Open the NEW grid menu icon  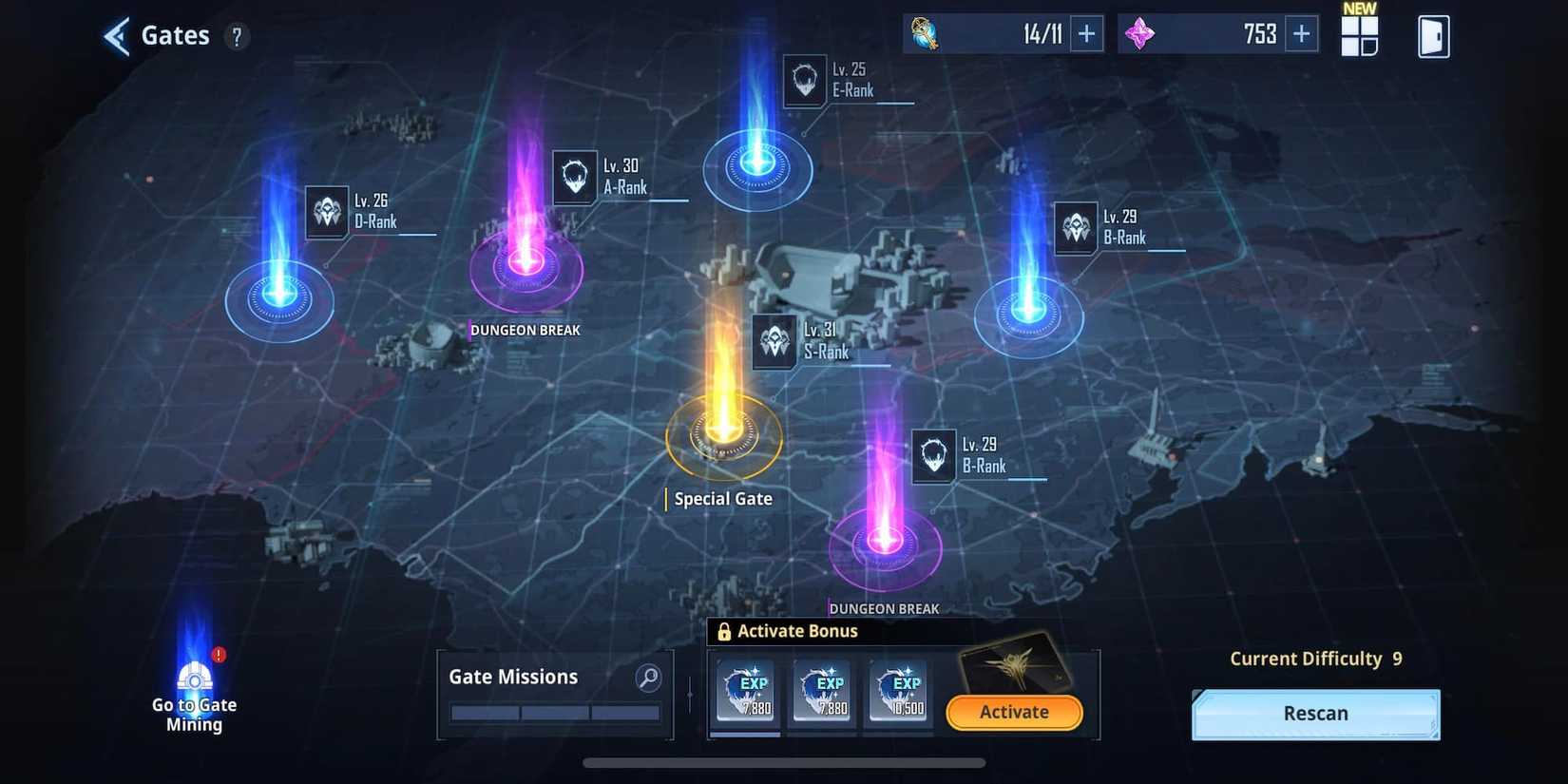[x=1359, y=34]
